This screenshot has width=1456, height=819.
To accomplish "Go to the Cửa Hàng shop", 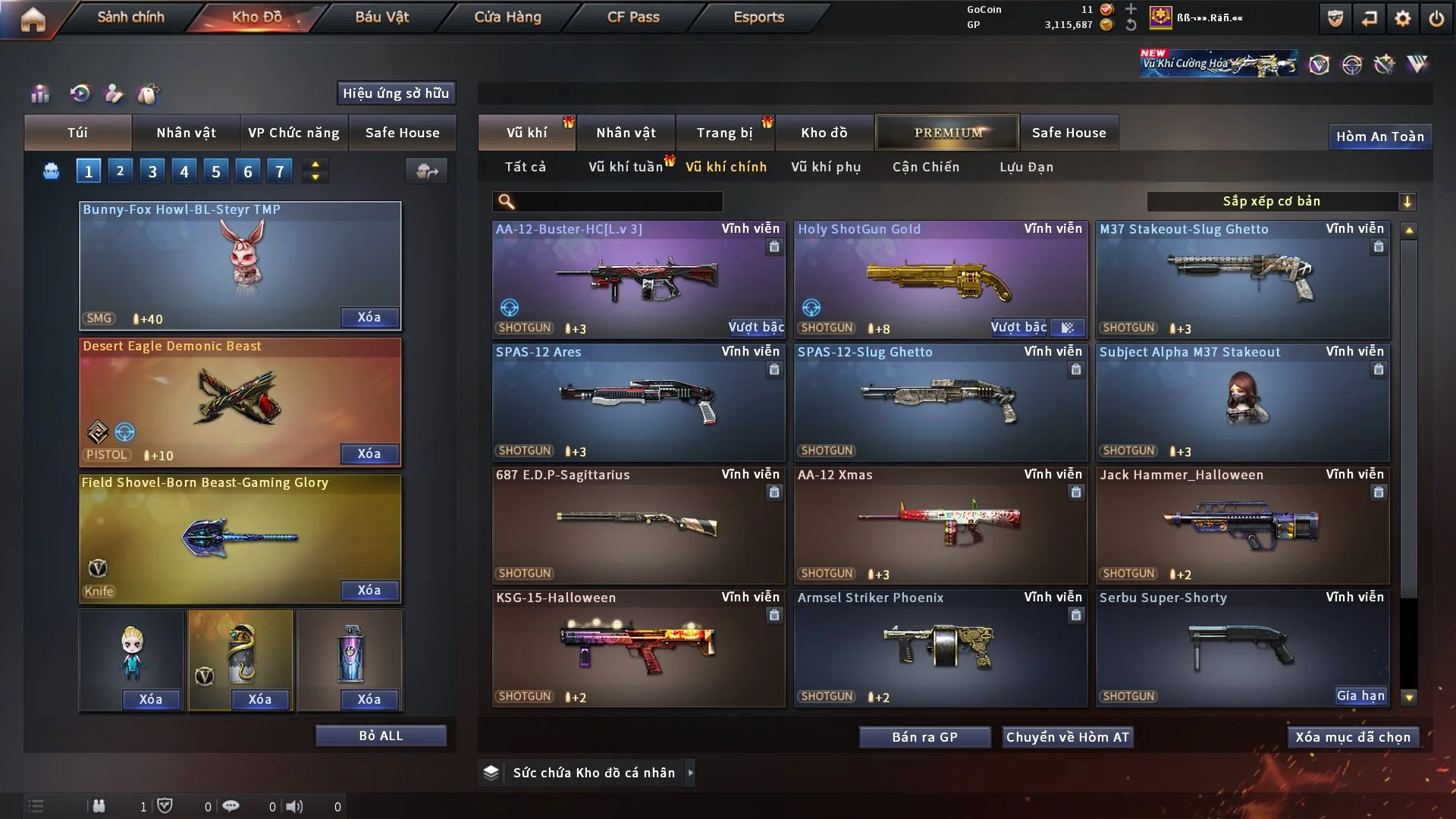I will [507, 17].
